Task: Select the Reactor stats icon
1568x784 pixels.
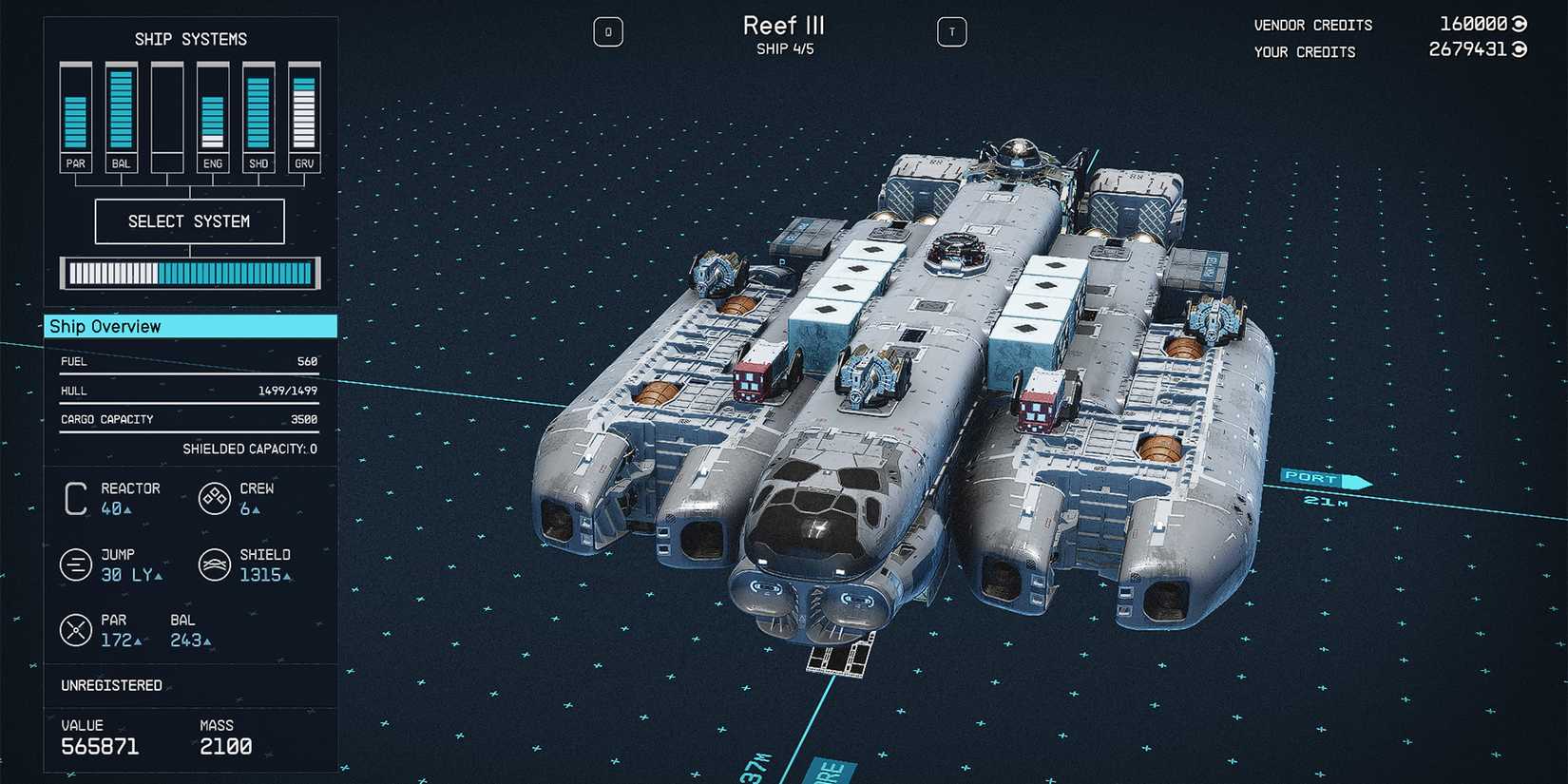Action: (x=74, y=498)
